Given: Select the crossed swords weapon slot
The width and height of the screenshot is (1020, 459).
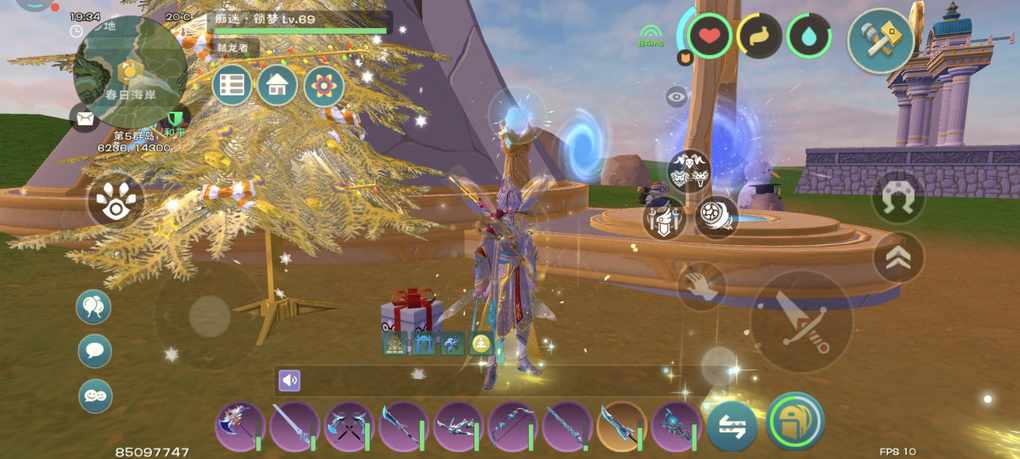Looking at the screenshot, I should click(x=349, y=427).
